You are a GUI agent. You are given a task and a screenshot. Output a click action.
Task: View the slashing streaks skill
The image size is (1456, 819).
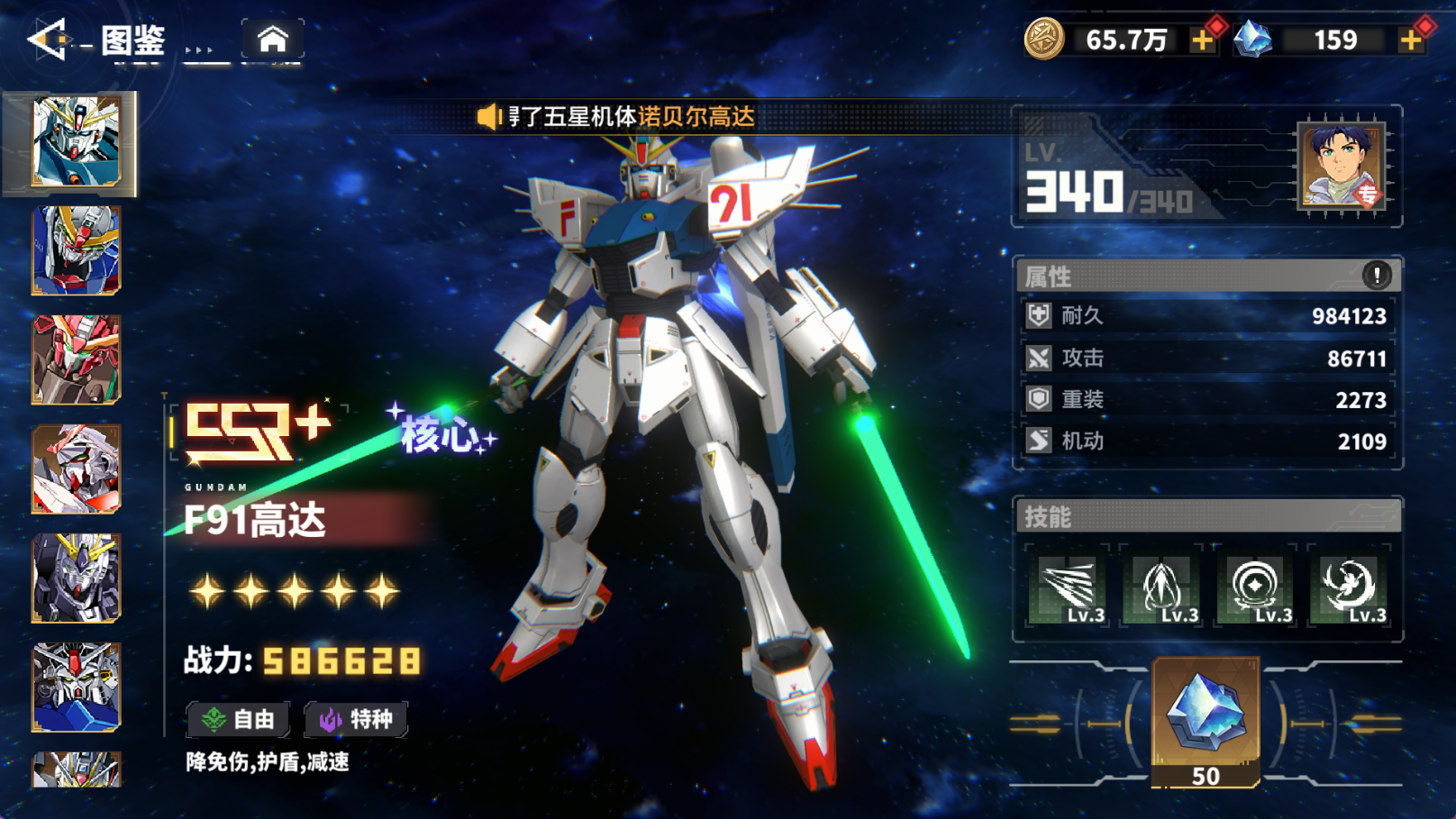(x=1069, y=587)
